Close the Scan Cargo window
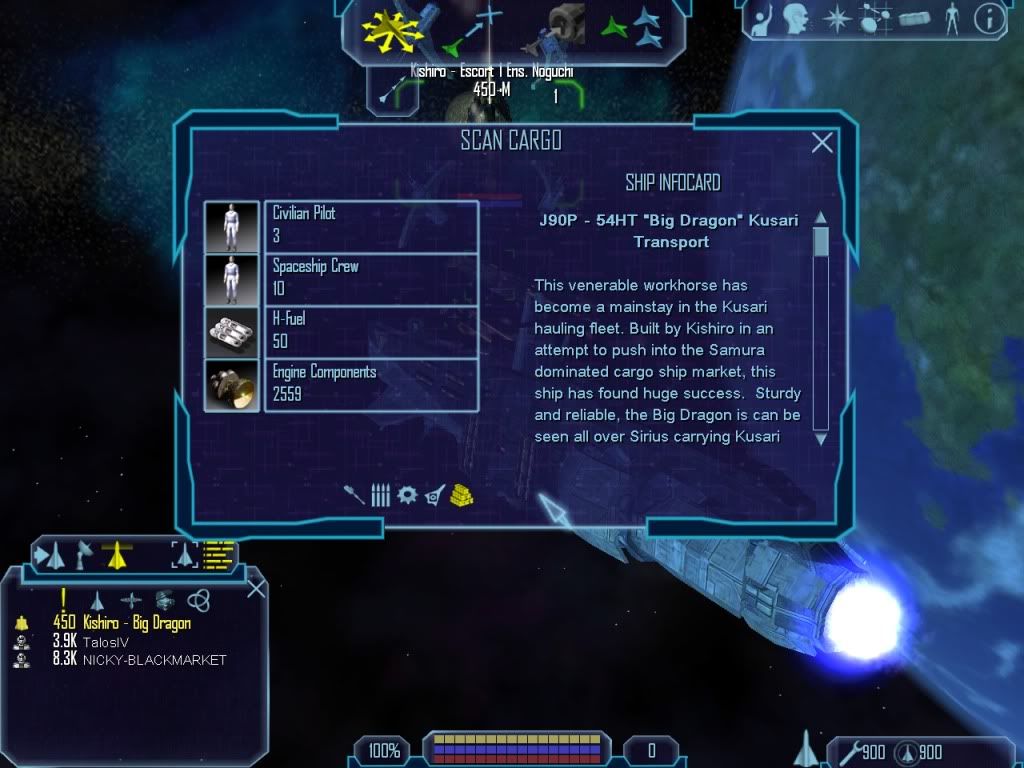This screenshot has height=768, width=1024. [x=822, y=143]
